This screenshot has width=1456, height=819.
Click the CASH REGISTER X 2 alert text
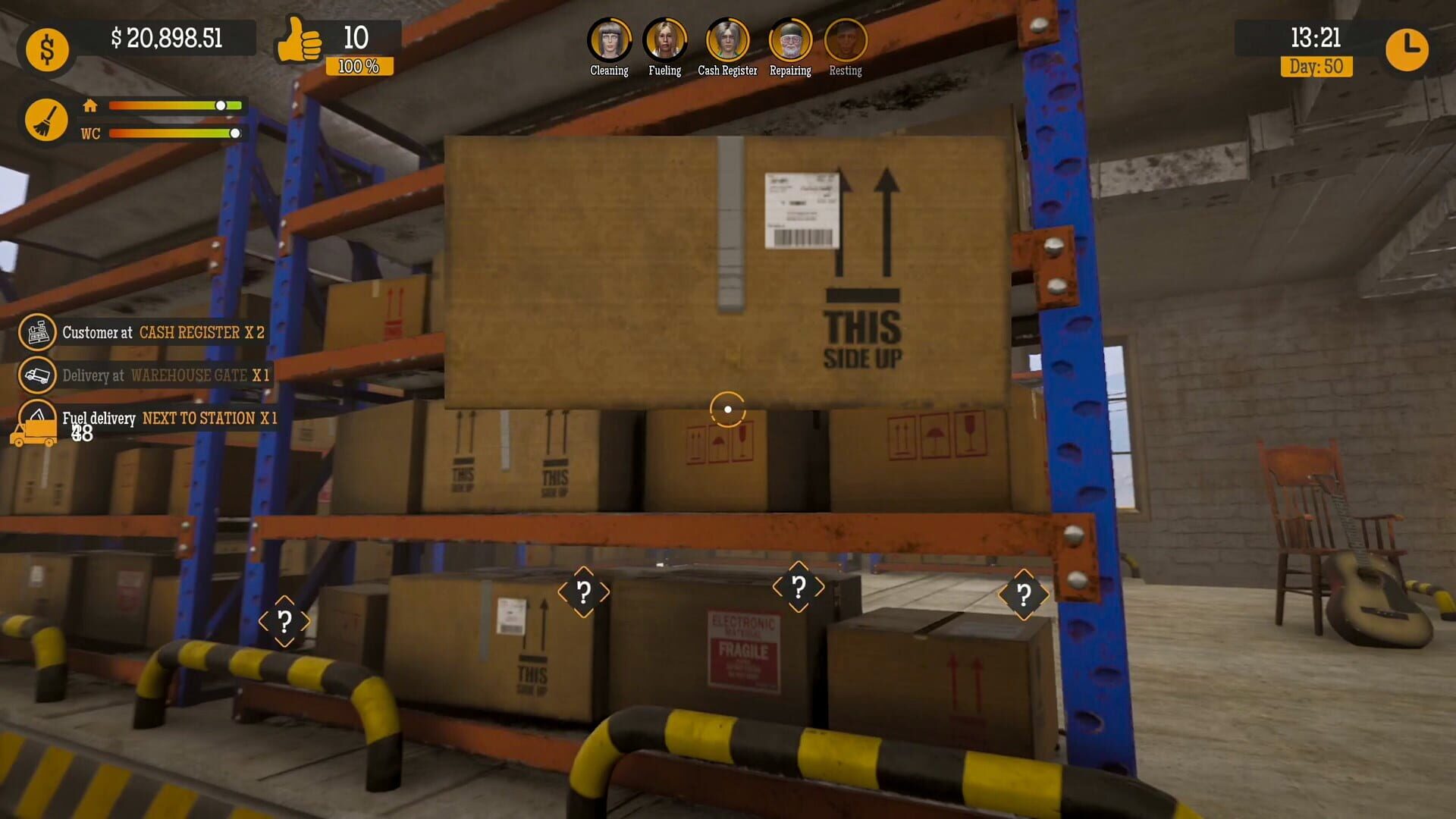click(x=201, y=332)
